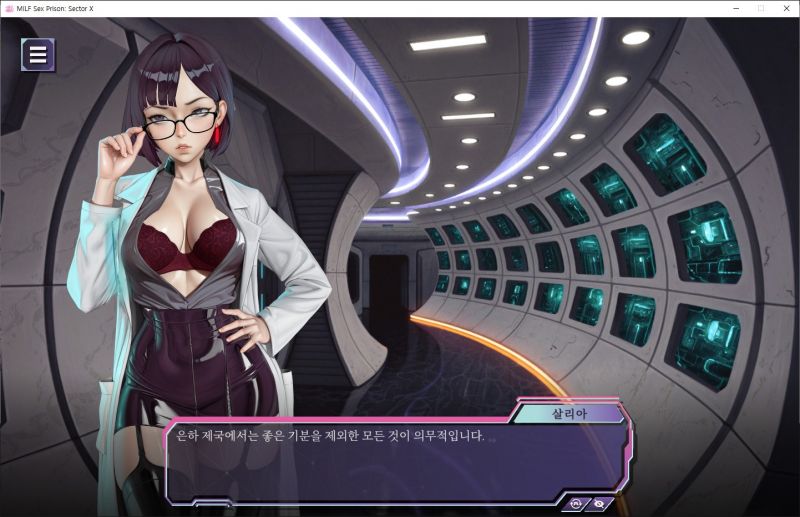This screenshot has width=800, height=517.
Task: Hide the dialogue box with the crossed-eye icon
Action: [600, 503]
